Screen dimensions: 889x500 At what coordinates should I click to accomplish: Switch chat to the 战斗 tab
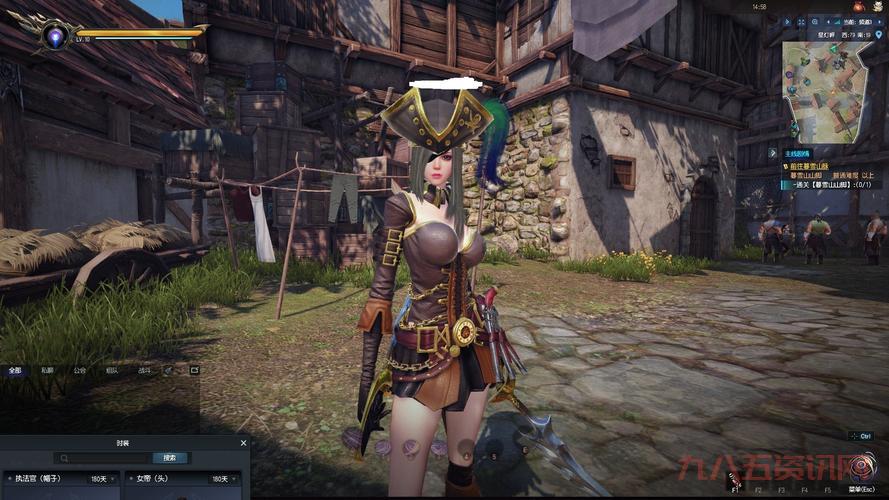[144, 369]
